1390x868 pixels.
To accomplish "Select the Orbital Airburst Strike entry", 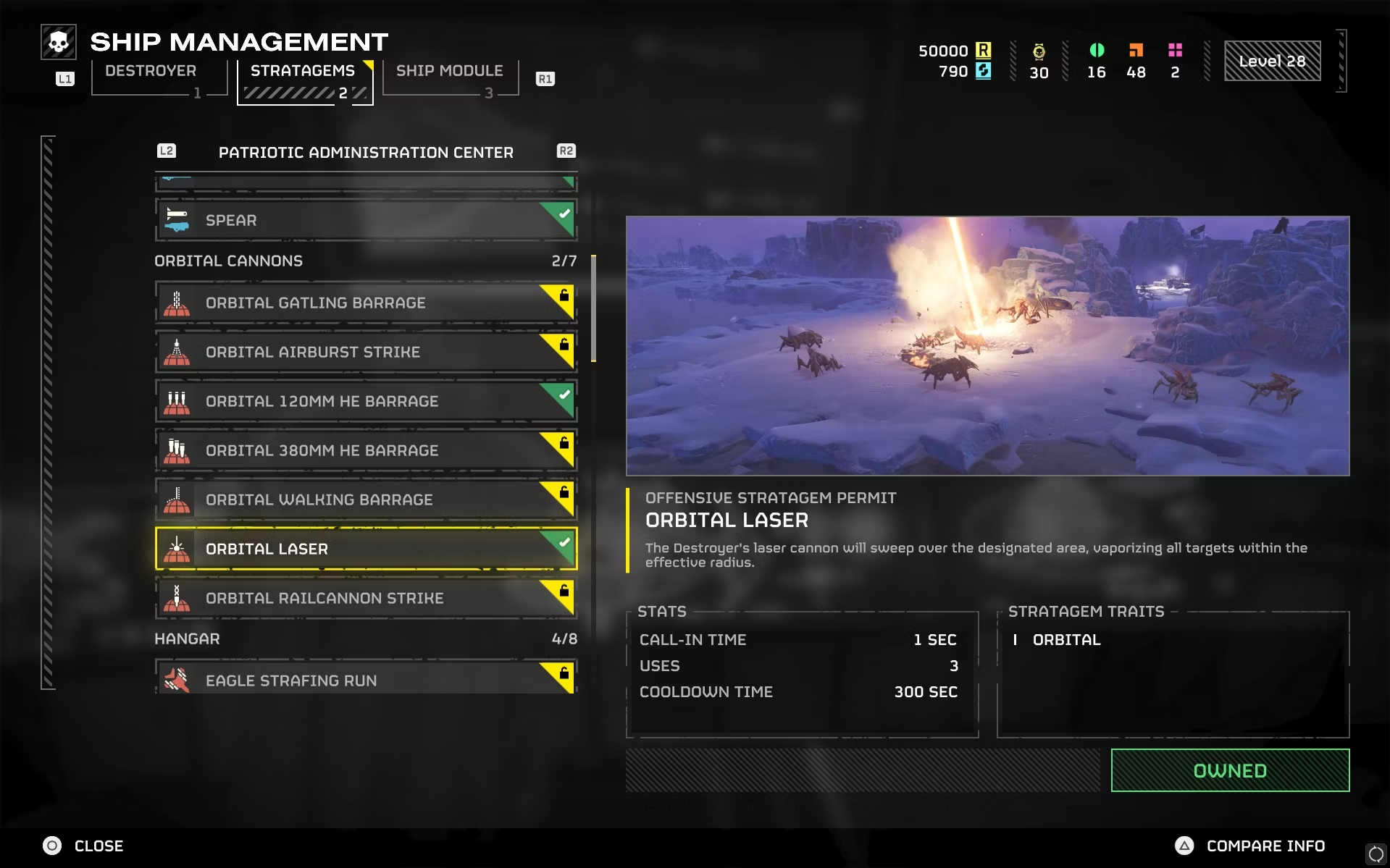I will (365, 352).
